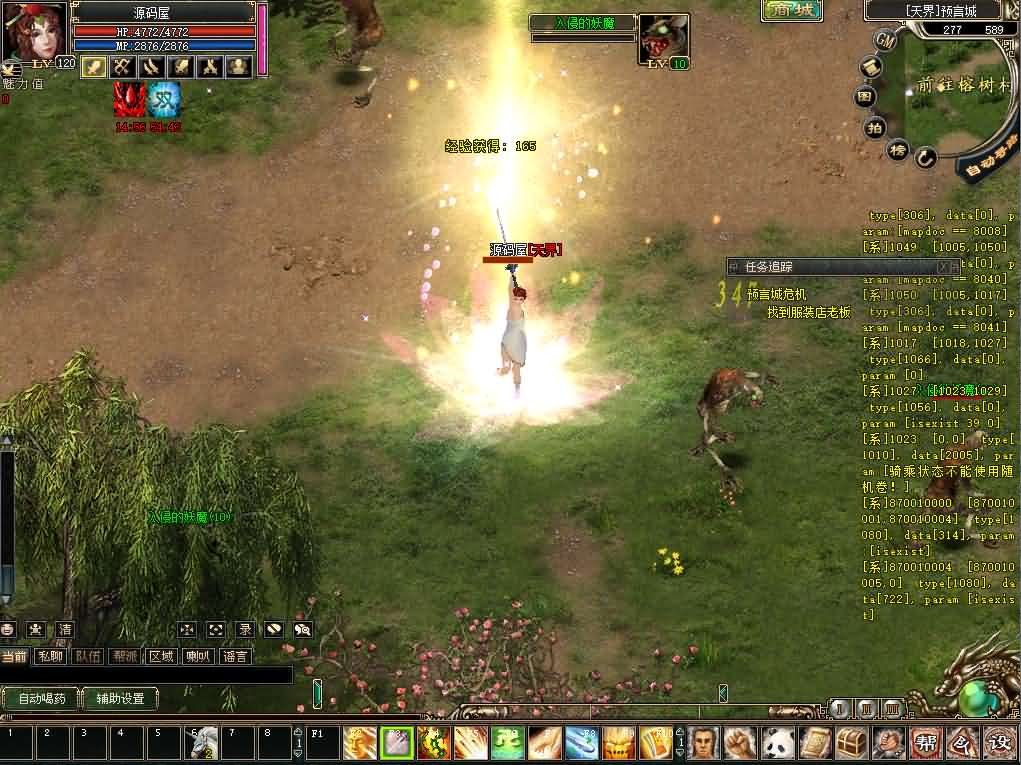Image resolution: width=1021 pixels, height=765 pixels.
Task: Open the 商城 shop button
Action: point(792,10)
